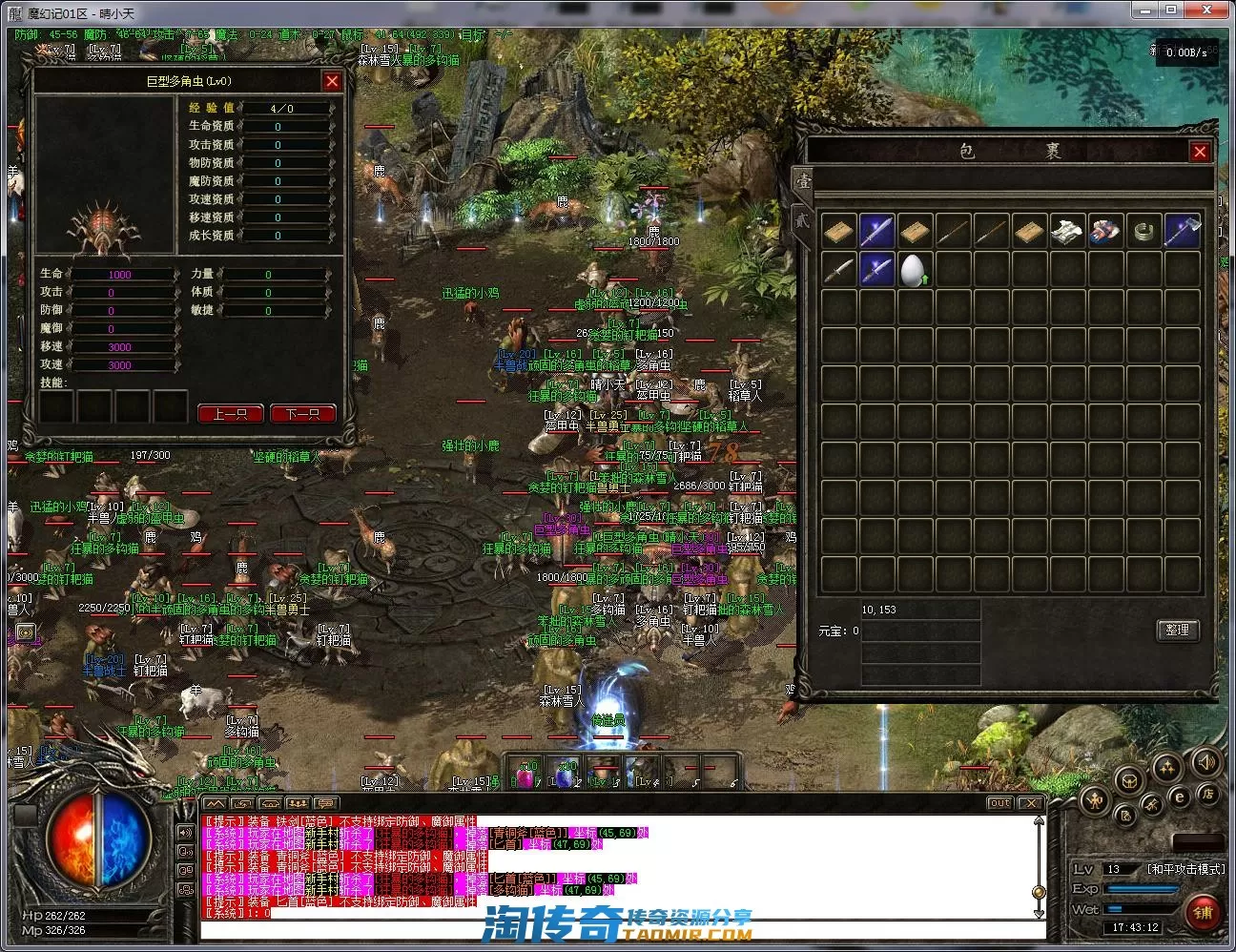Open skills with the three-stars icon
Screen dimensions: 1236x952
pos(1166,767)
